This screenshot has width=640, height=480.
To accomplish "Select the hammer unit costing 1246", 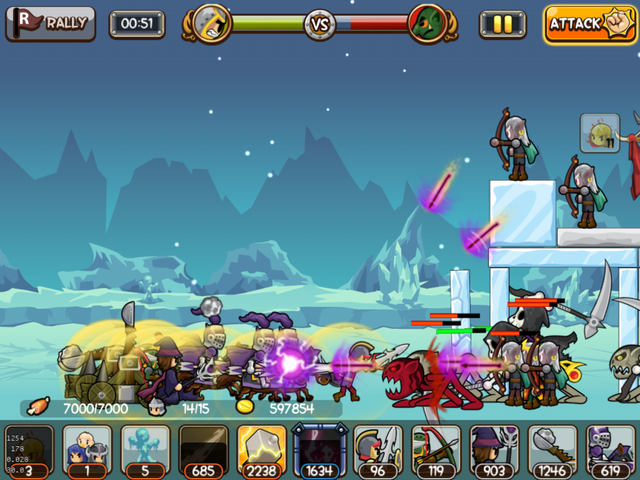I will 551,450.
